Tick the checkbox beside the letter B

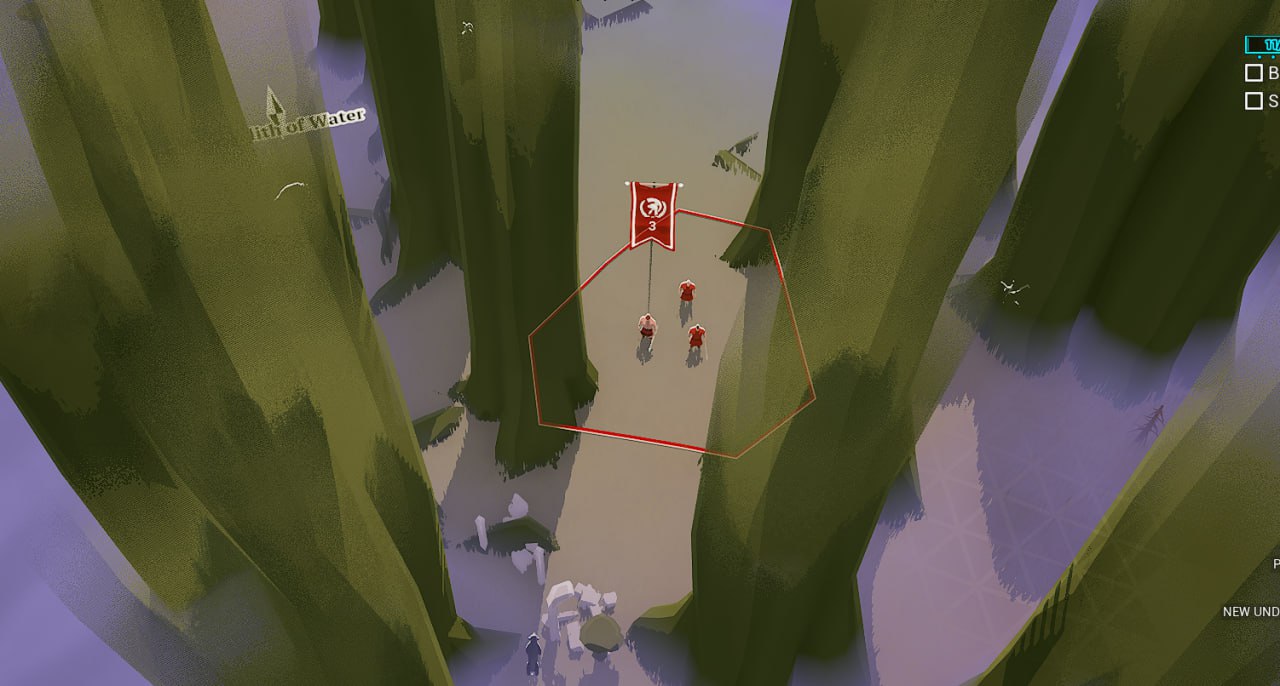point(1253,73)
